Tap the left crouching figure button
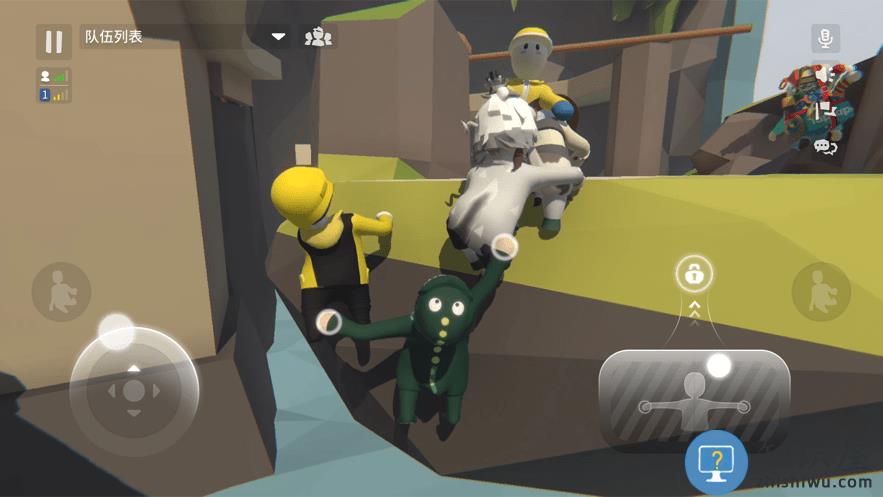This screenshot has height=497, width=883. coord(61,292)
